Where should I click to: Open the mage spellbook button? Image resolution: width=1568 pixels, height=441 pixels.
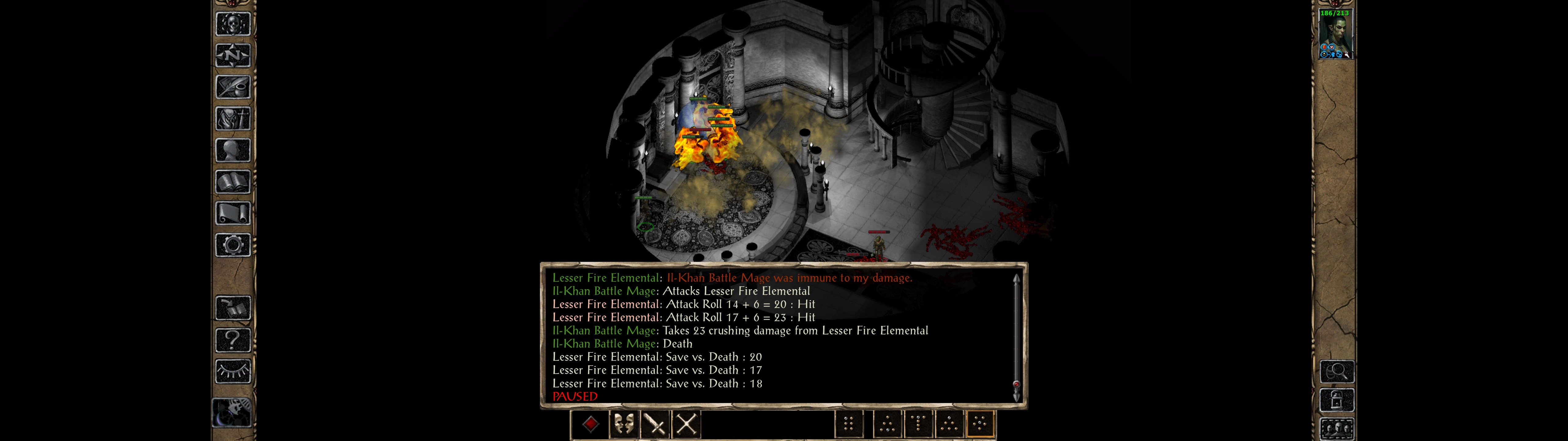coord(233,182)
